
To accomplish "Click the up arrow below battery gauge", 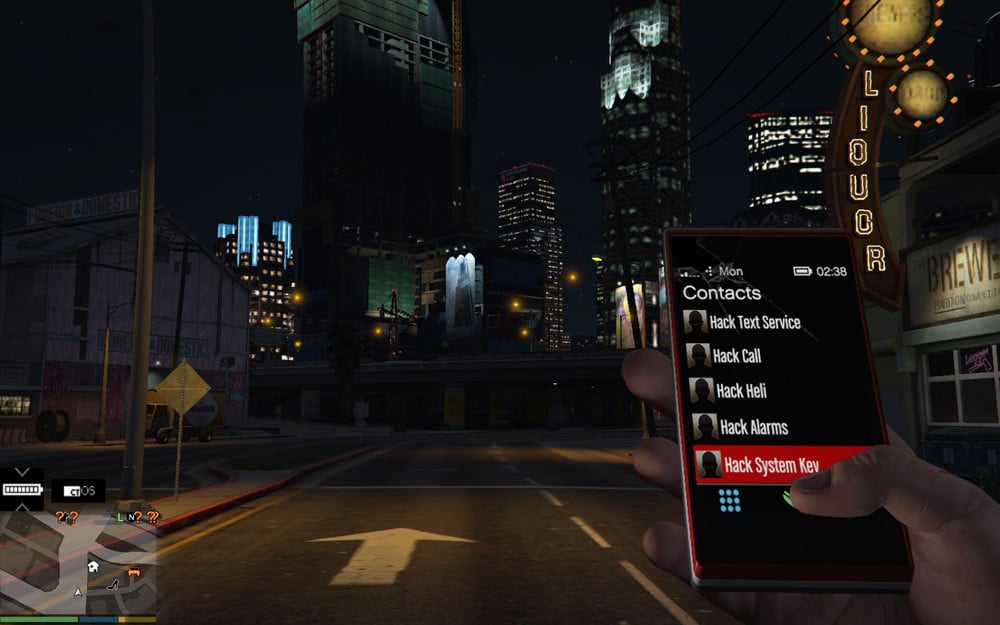I will [x=21, y=505].
